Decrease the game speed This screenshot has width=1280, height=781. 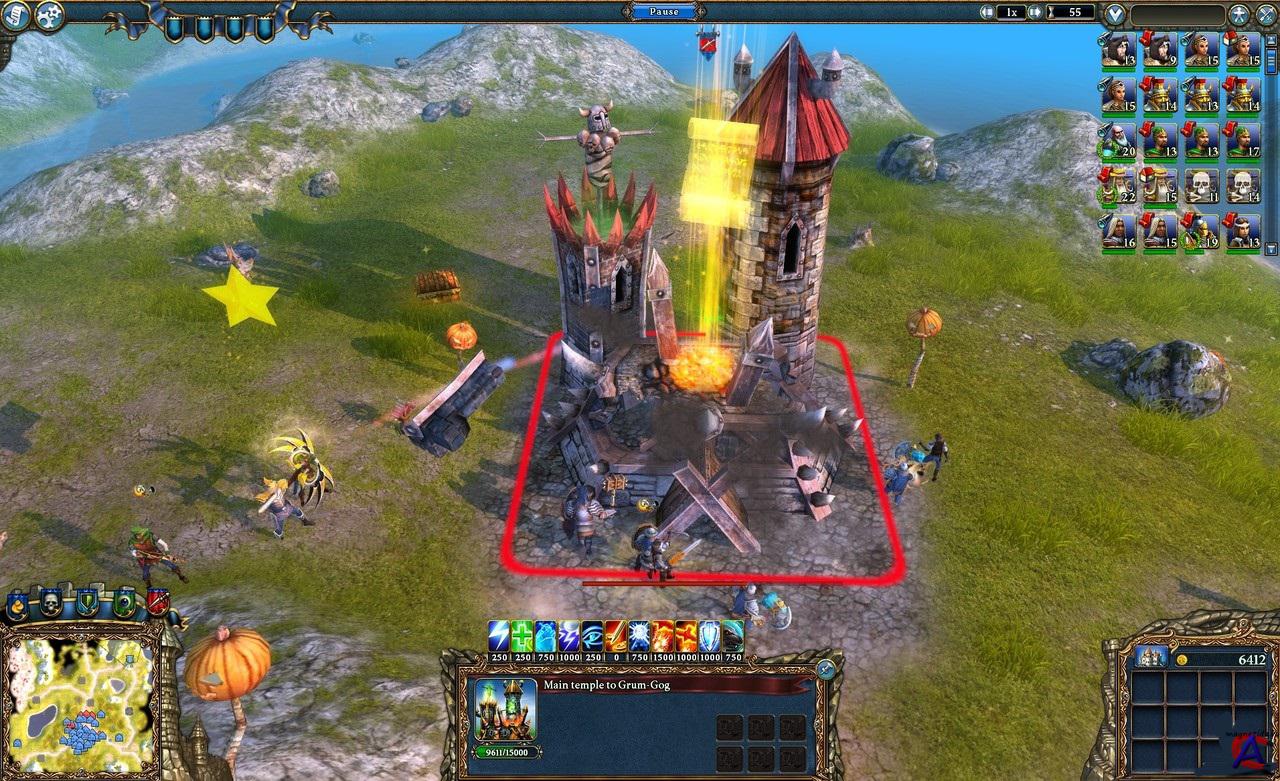pyautogui.click(x=987, y=13)
